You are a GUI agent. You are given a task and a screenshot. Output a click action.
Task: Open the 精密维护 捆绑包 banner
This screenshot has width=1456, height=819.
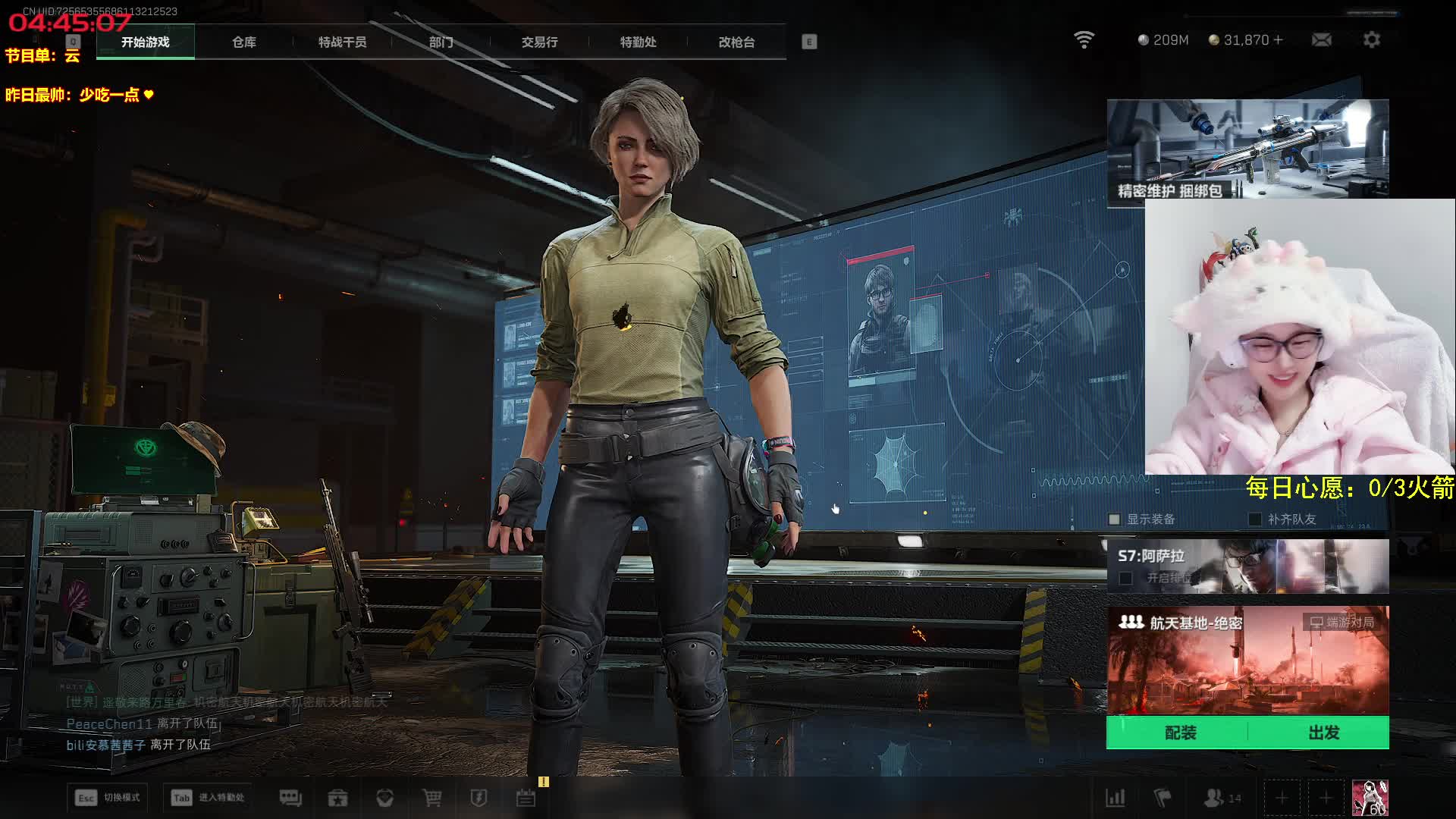pos(1247,149)
